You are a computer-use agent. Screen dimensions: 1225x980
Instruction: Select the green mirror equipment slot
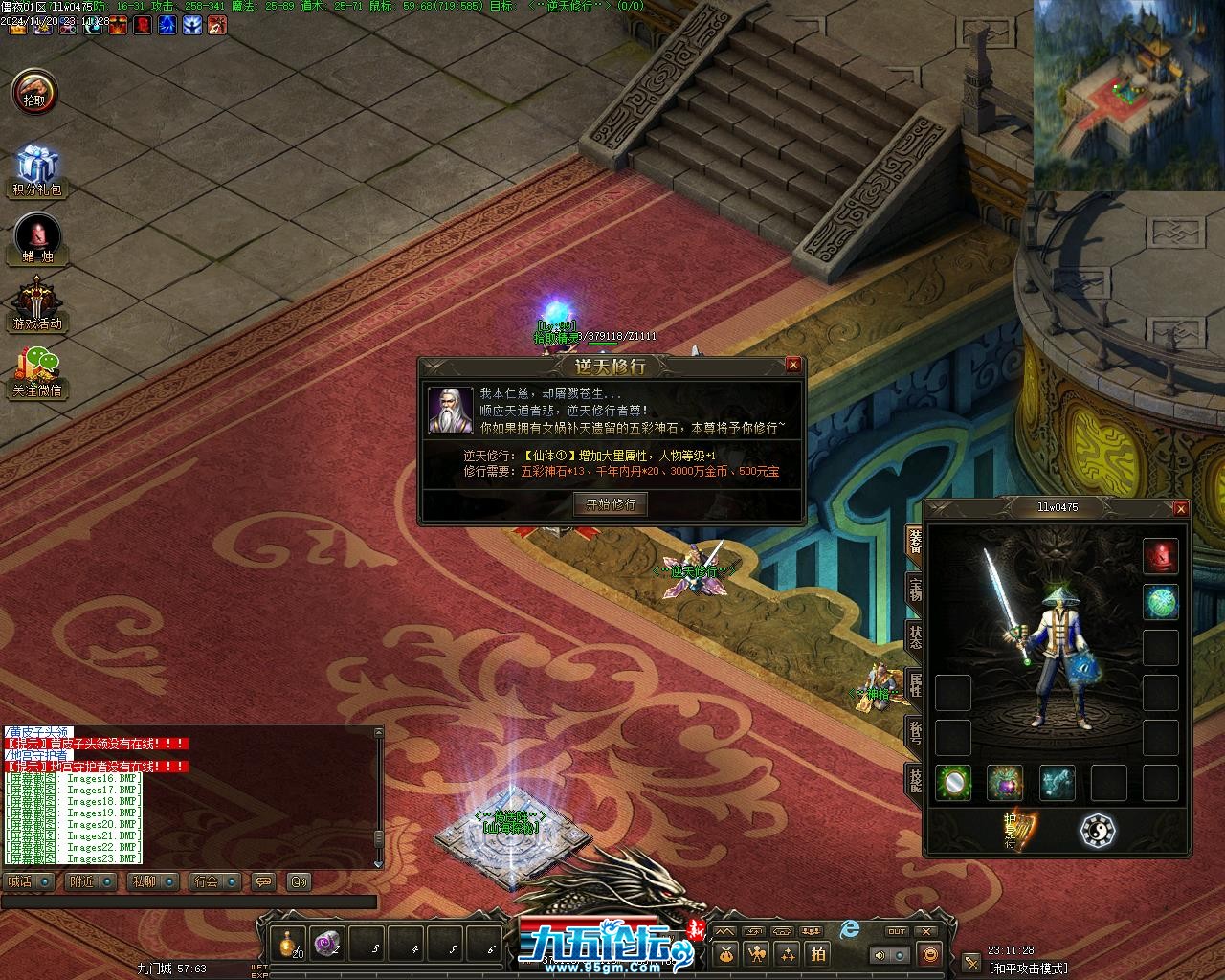tap(953, 783)
